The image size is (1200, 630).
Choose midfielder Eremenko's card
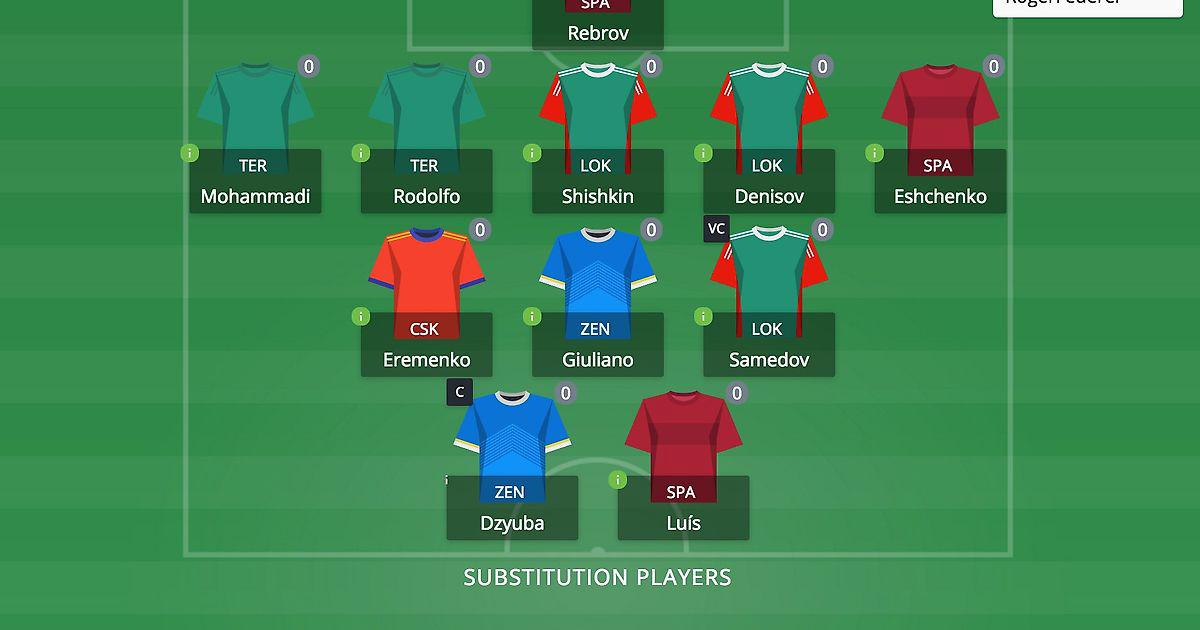(x=426, y=345)
